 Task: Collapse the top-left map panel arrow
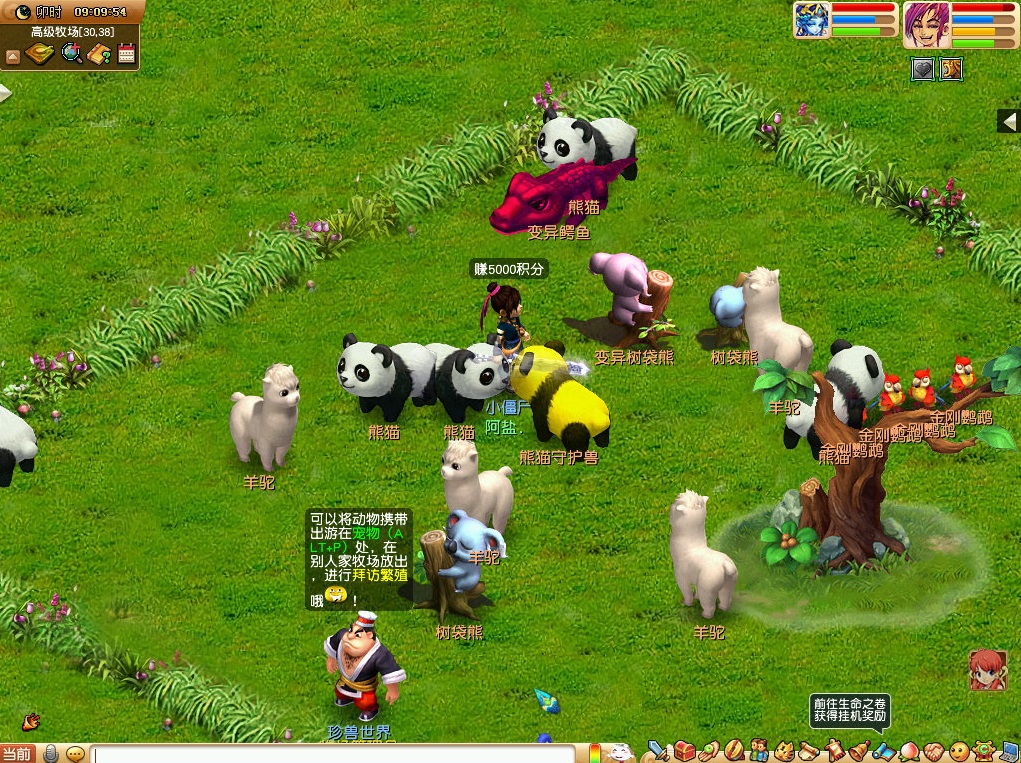point(13,56)
